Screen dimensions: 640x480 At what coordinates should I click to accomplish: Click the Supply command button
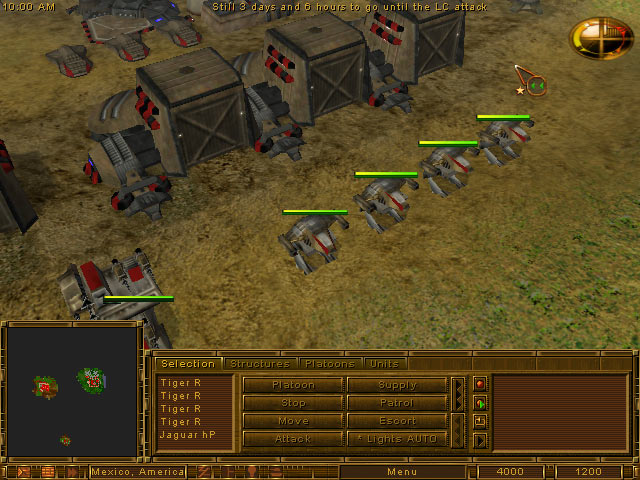pyautogui.click(x=397, y=385)
